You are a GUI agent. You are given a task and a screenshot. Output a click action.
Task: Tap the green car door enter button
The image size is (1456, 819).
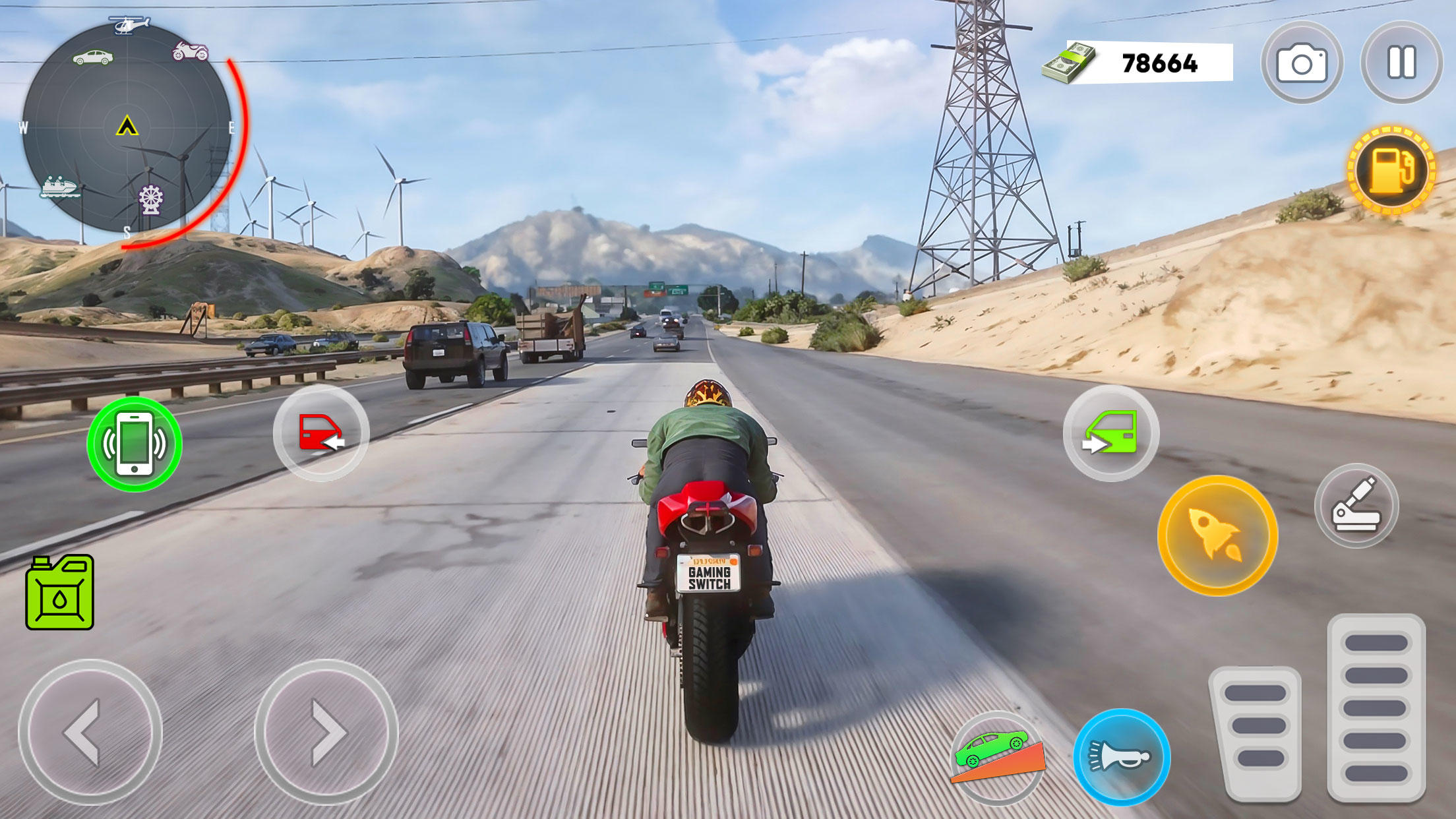point(1111,433)
